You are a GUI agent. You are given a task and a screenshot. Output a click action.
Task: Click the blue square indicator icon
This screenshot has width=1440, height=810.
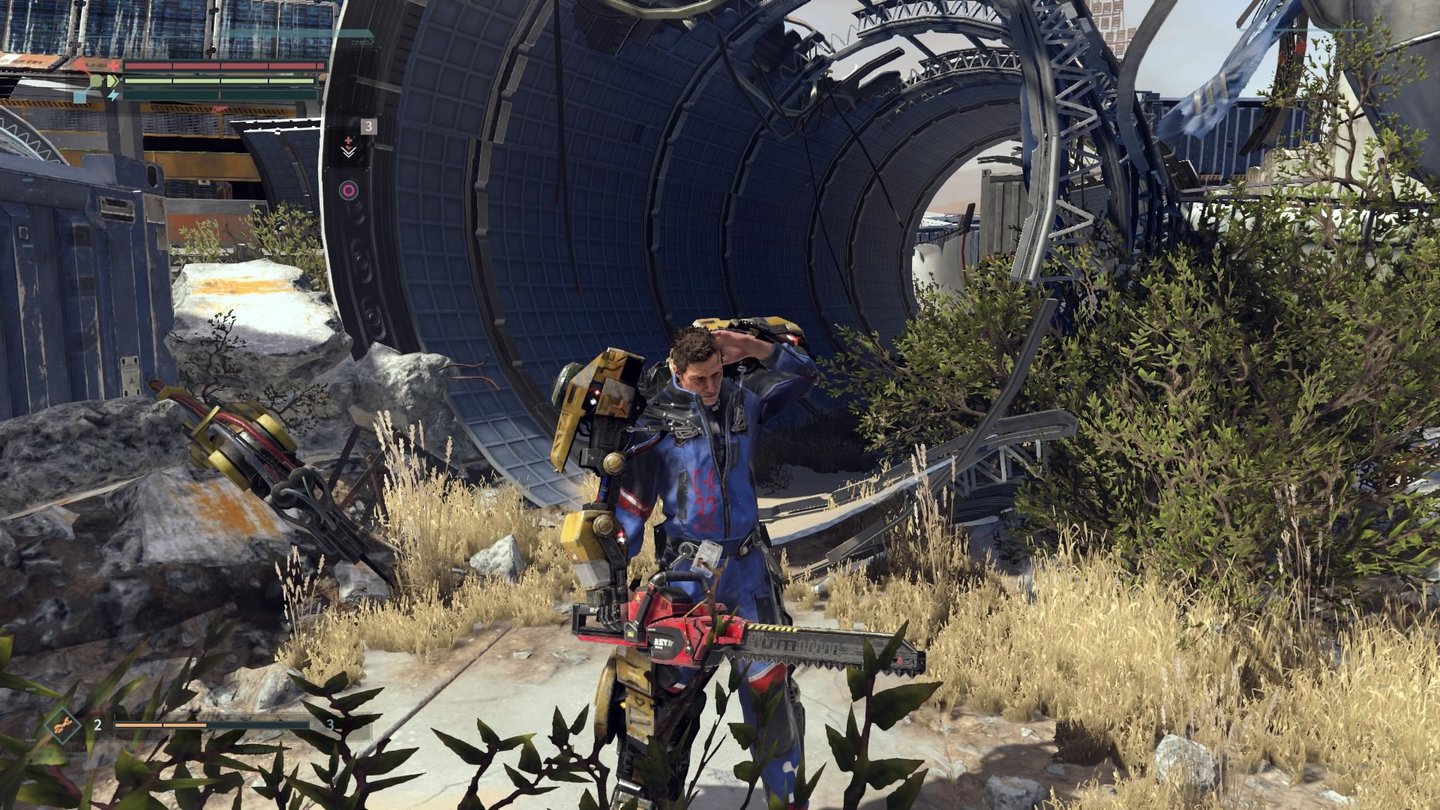79,97
